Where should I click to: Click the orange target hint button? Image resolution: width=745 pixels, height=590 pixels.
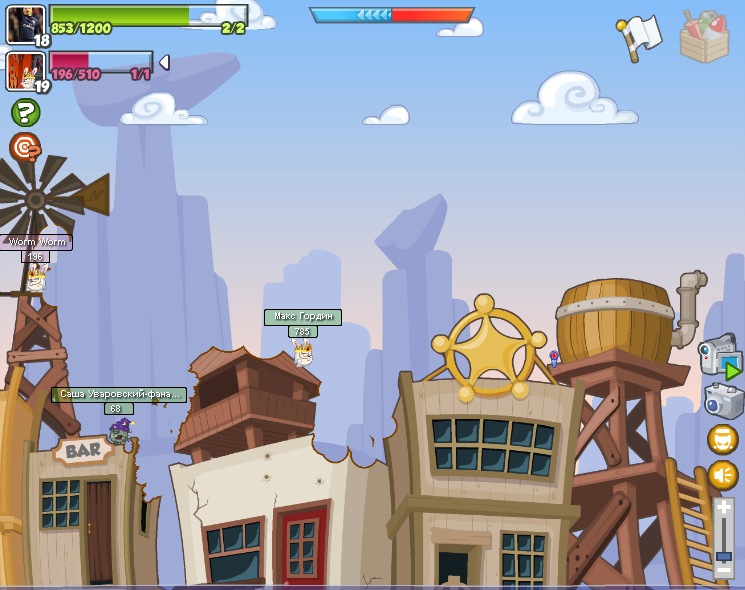pos(25,148)
